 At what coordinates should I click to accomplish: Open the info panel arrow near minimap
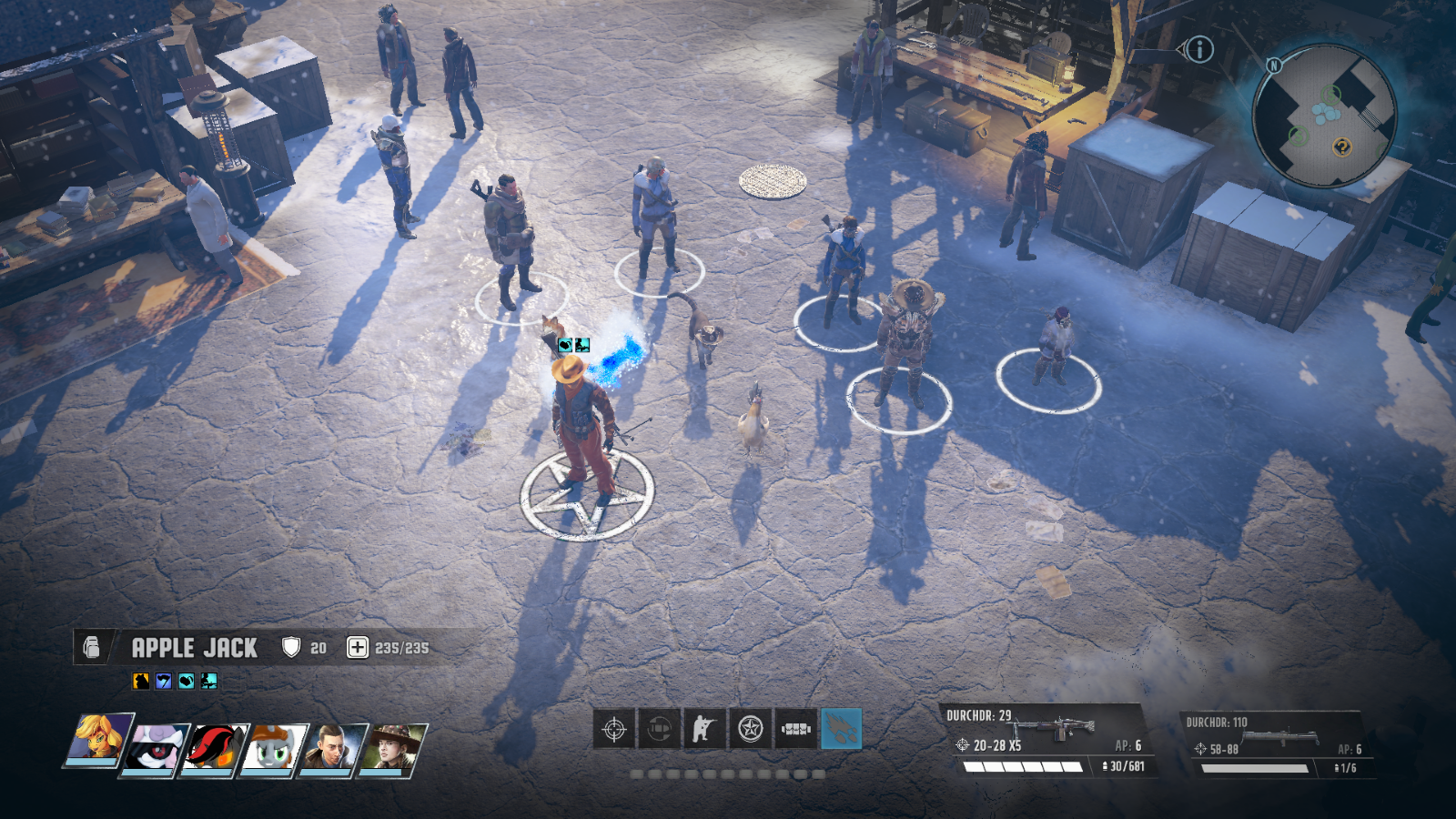point(1198,49)
